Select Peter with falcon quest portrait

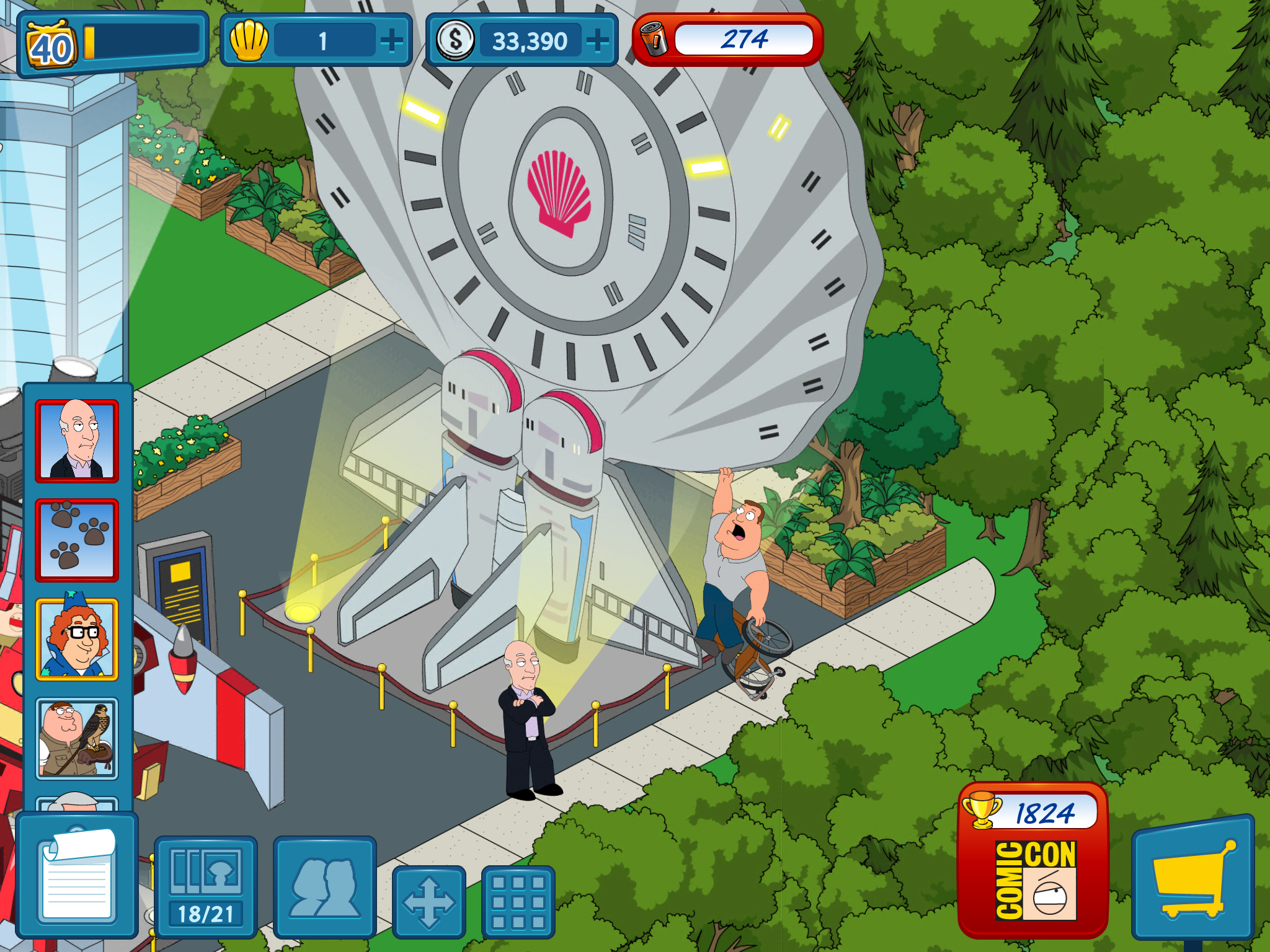tap(77, 739)
